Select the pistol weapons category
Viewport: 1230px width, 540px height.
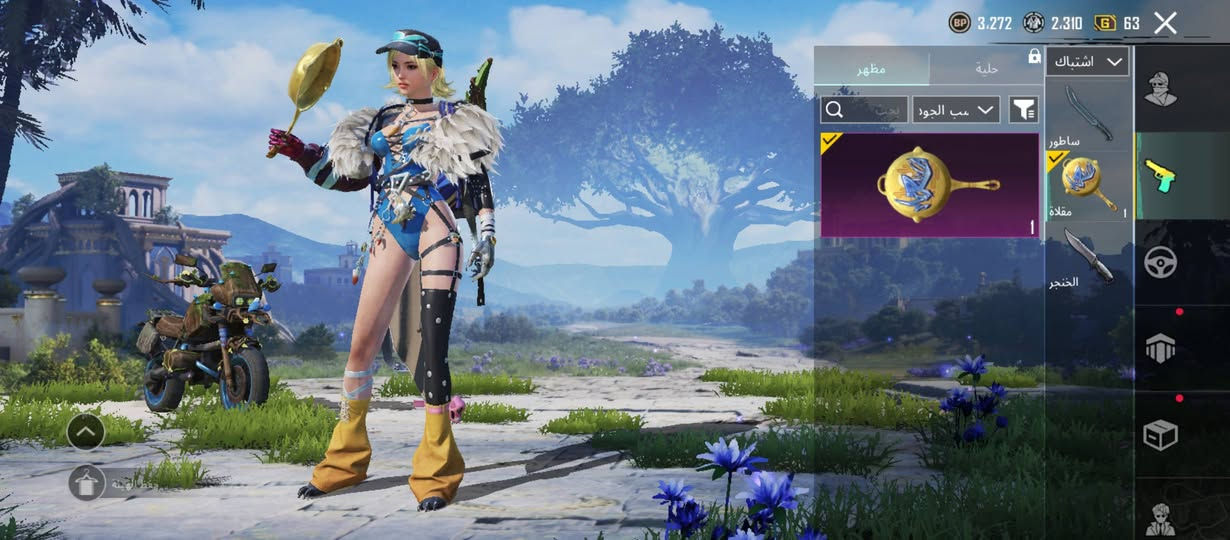[1160, 176]
